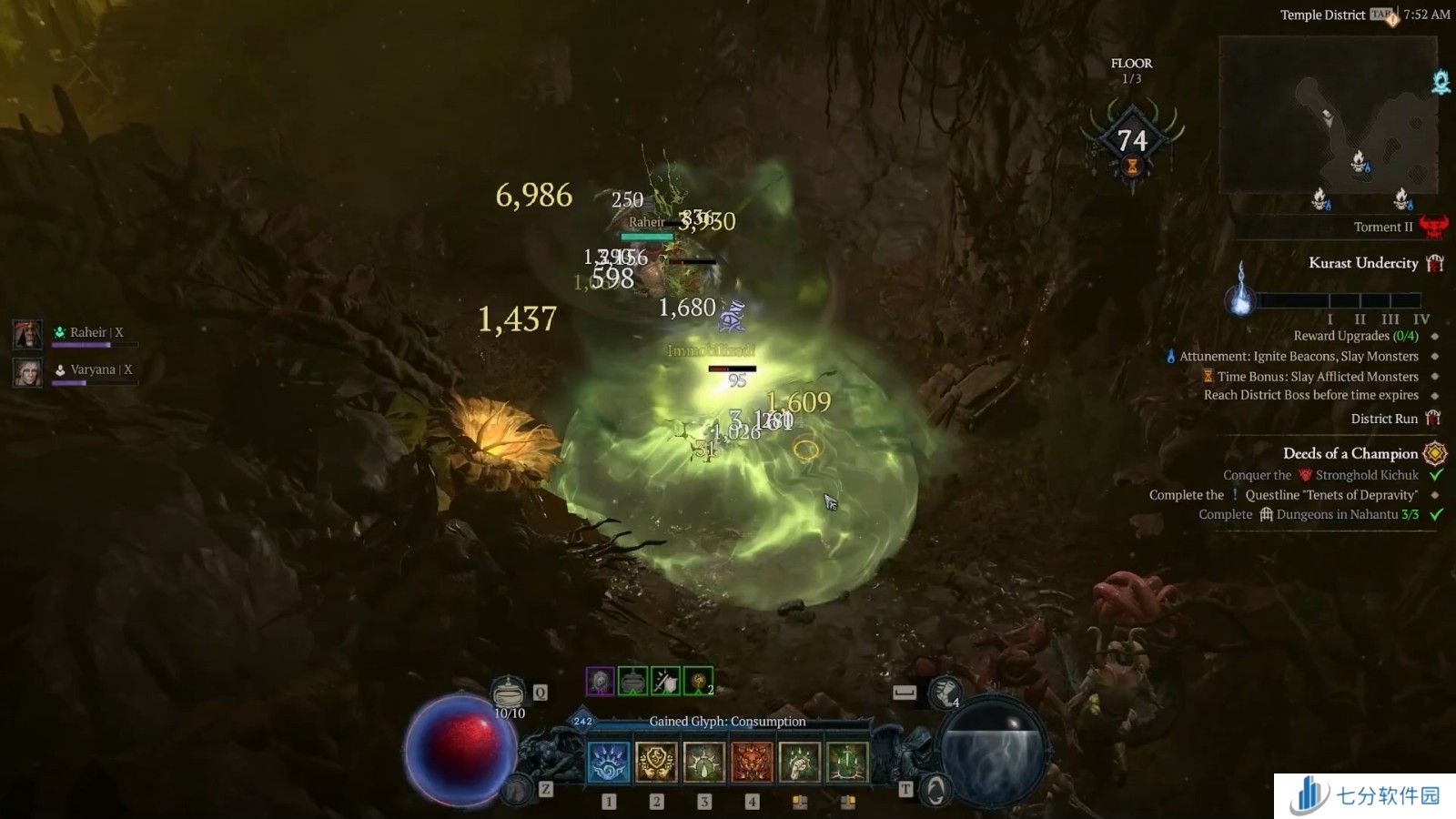This screenshot has height=819, width=1456.
Task: Use the golden shield crest skill
Action: [x=656, y=763]
